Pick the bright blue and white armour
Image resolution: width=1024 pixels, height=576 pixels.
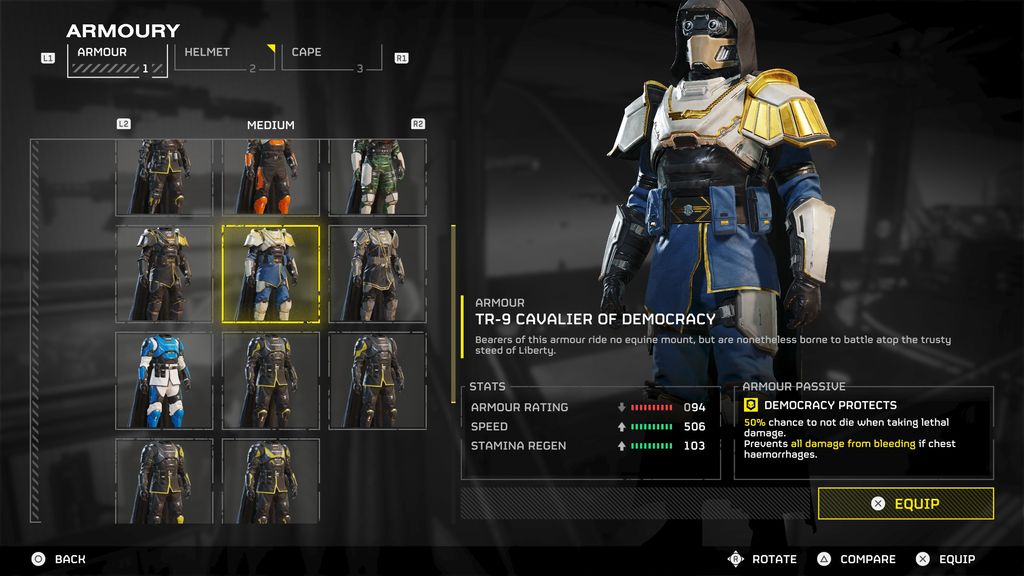pyautogui.click(x=164, y=380)
